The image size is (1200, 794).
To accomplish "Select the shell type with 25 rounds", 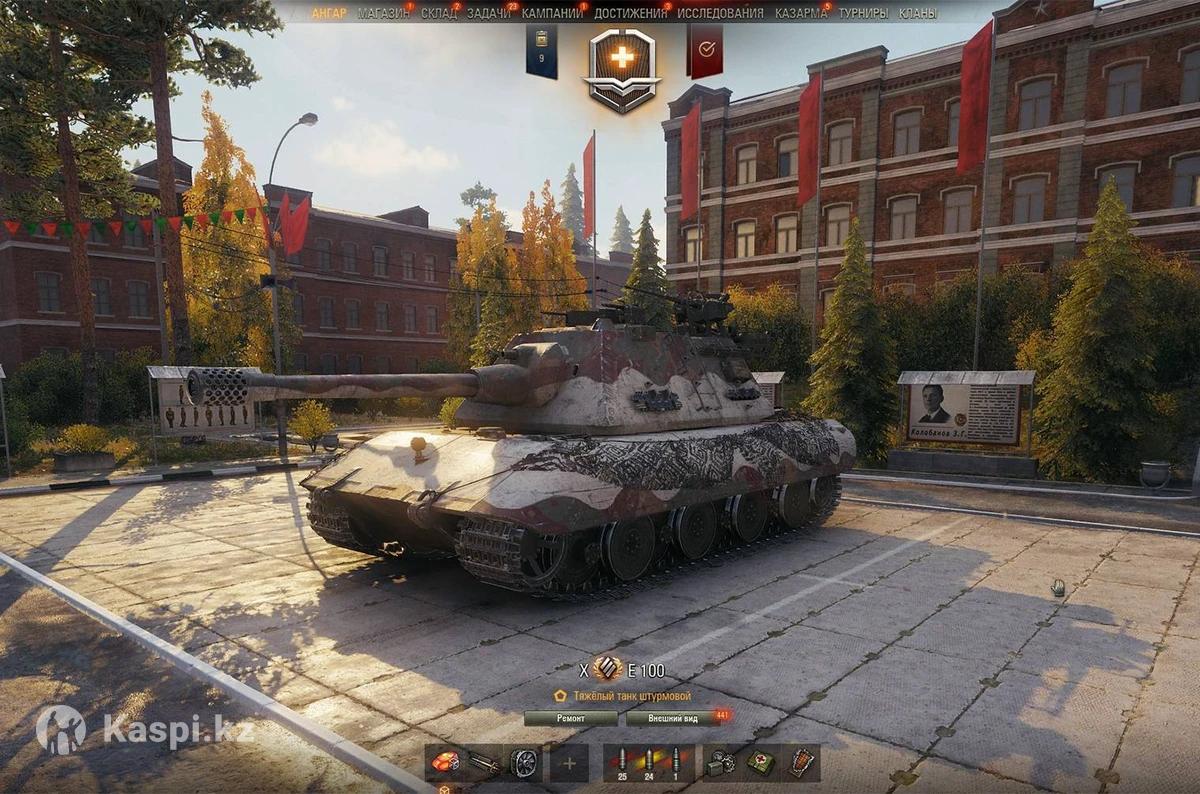I will (x=622, y=763).
